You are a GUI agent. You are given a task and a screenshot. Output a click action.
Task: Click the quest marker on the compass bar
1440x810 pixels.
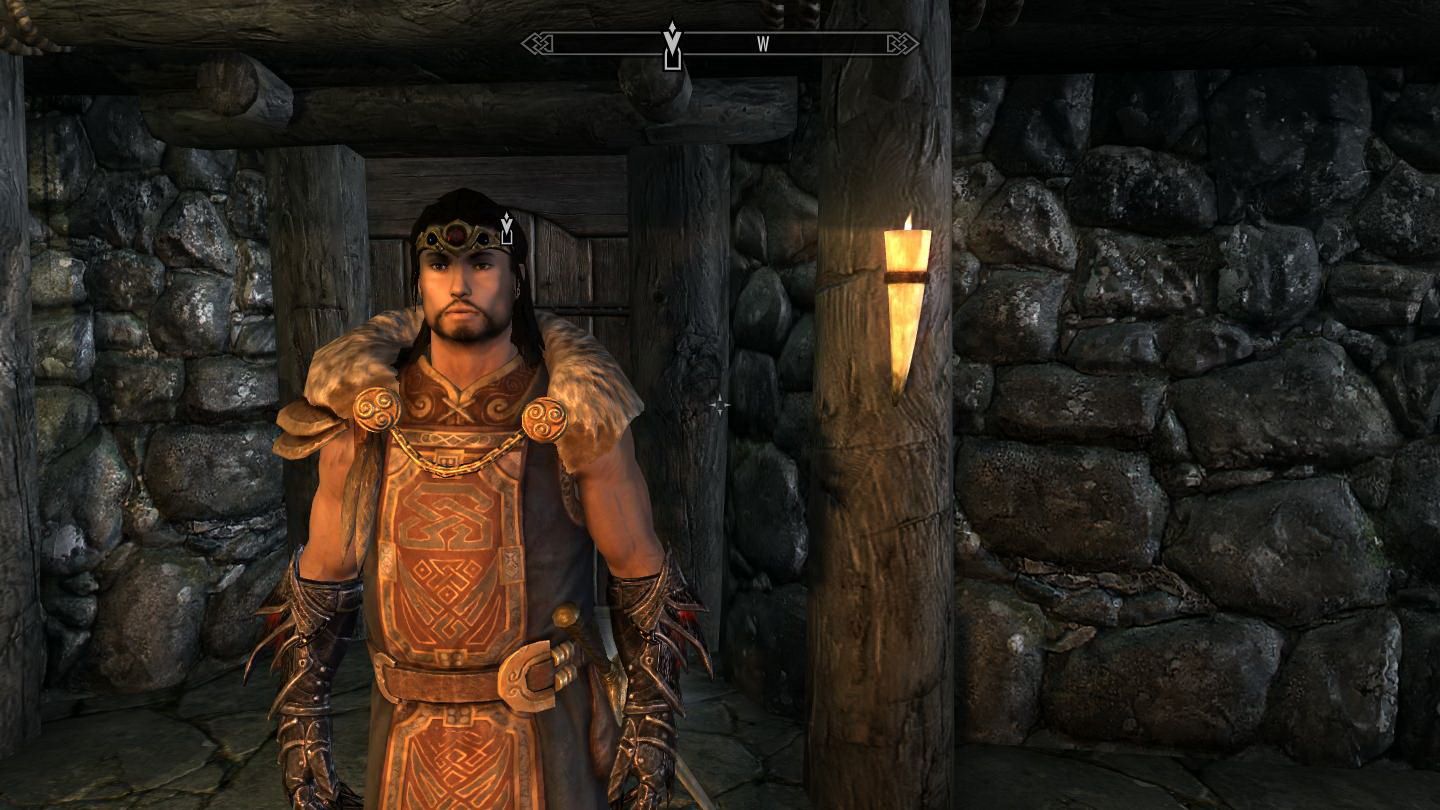[x=672, y=47]
